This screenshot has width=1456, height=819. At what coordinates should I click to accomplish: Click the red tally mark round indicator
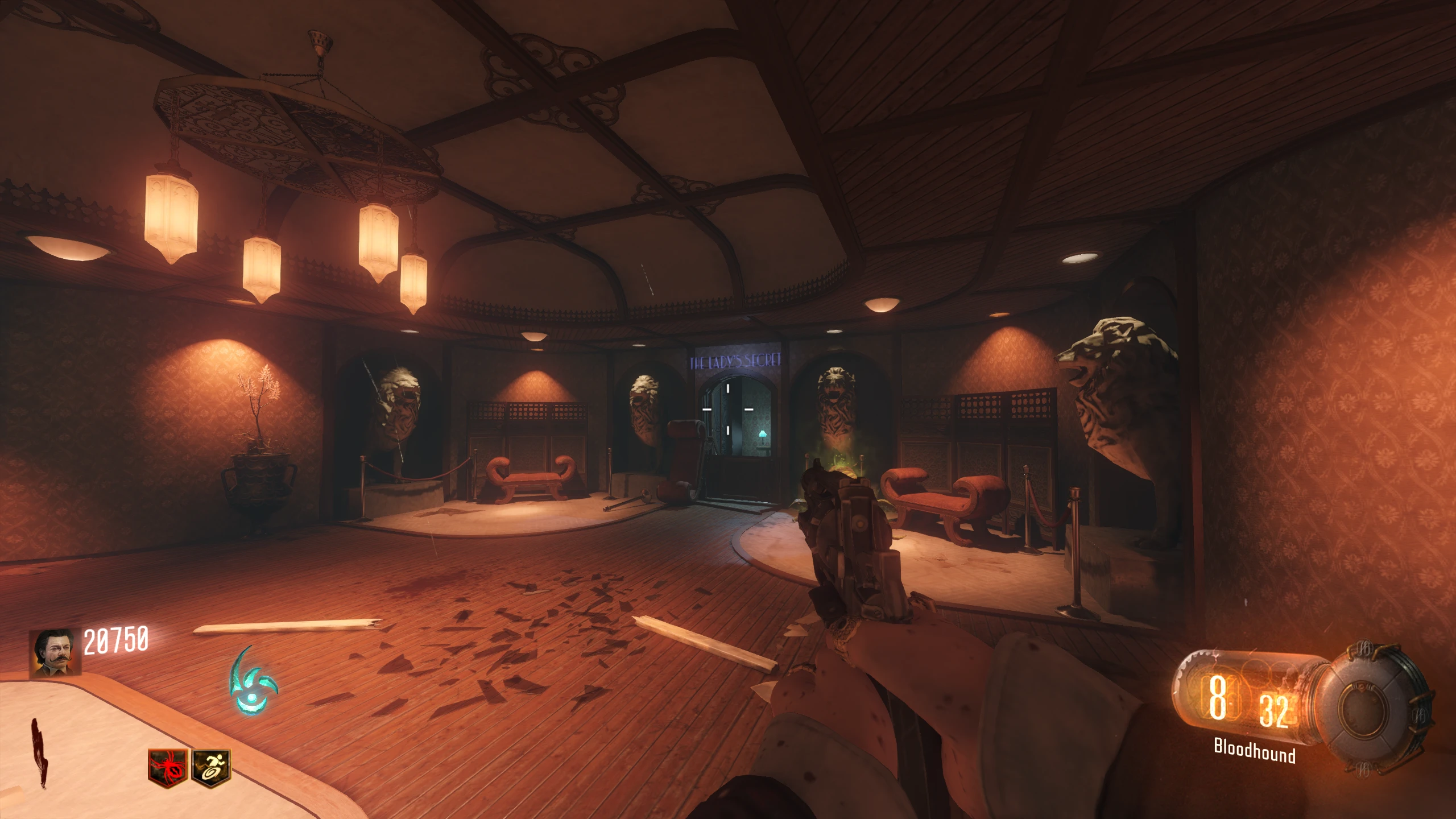click(x=40, y=754)
